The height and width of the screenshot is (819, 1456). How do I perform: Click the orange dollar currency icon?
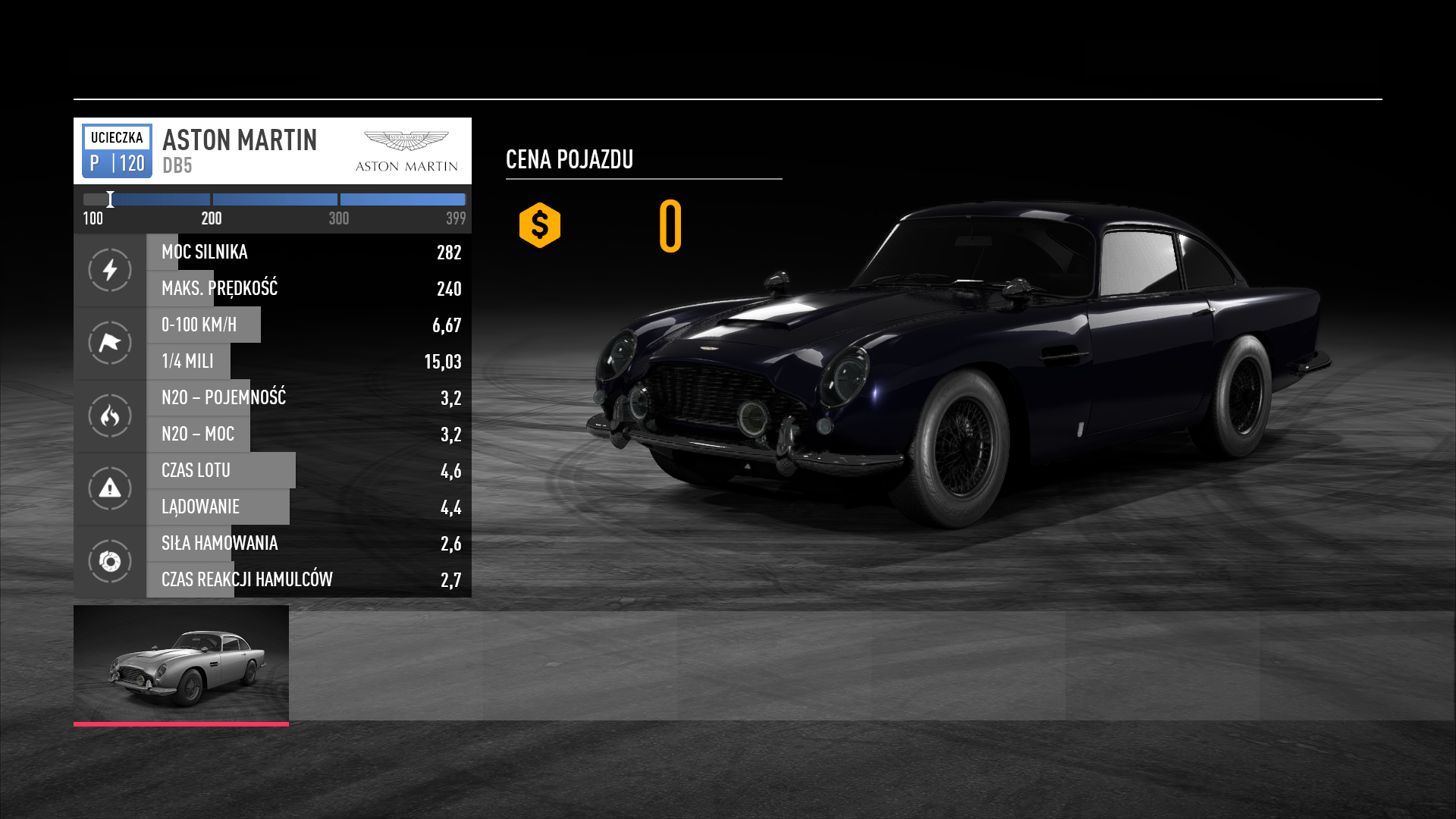pyautogui.click(x=540, y=225)
